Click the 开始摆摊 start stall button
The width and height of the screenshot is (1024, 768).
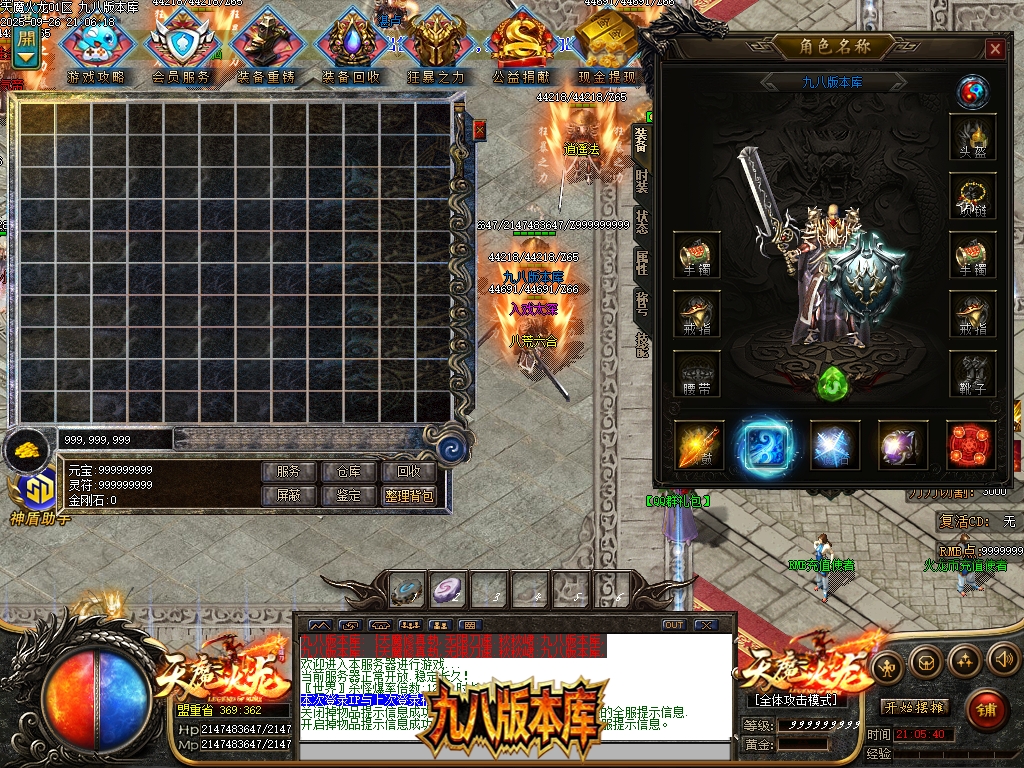coord(916,707)
